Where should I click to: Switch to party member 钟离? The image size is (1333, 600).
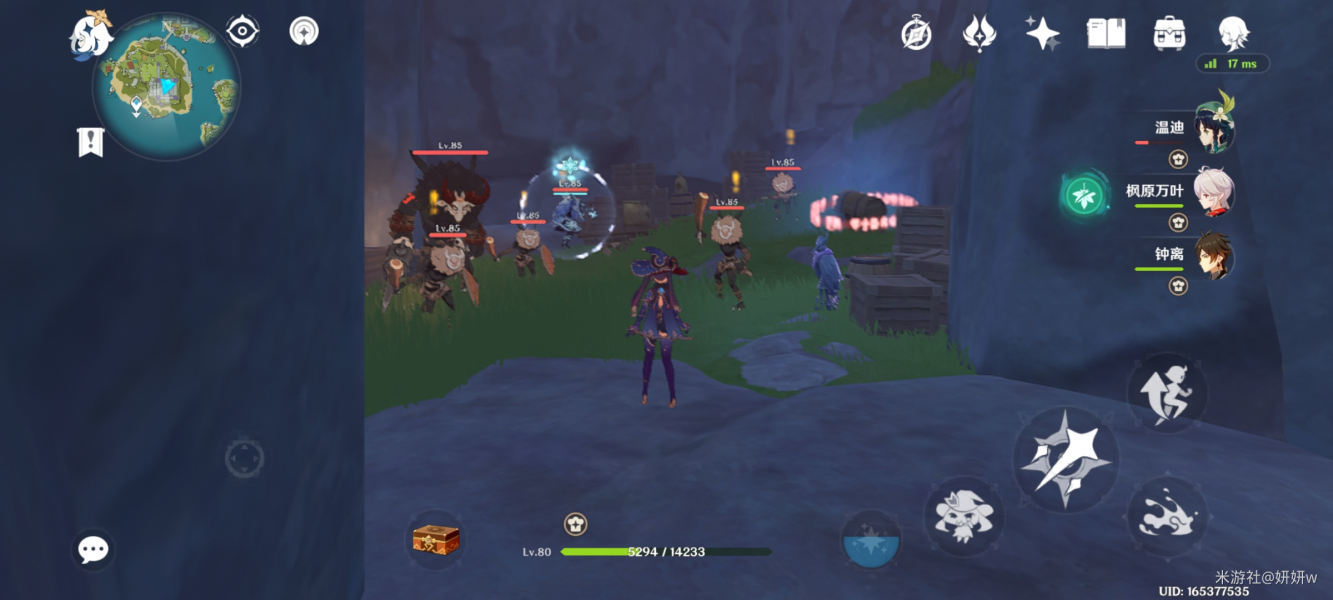pos(1212,258)
